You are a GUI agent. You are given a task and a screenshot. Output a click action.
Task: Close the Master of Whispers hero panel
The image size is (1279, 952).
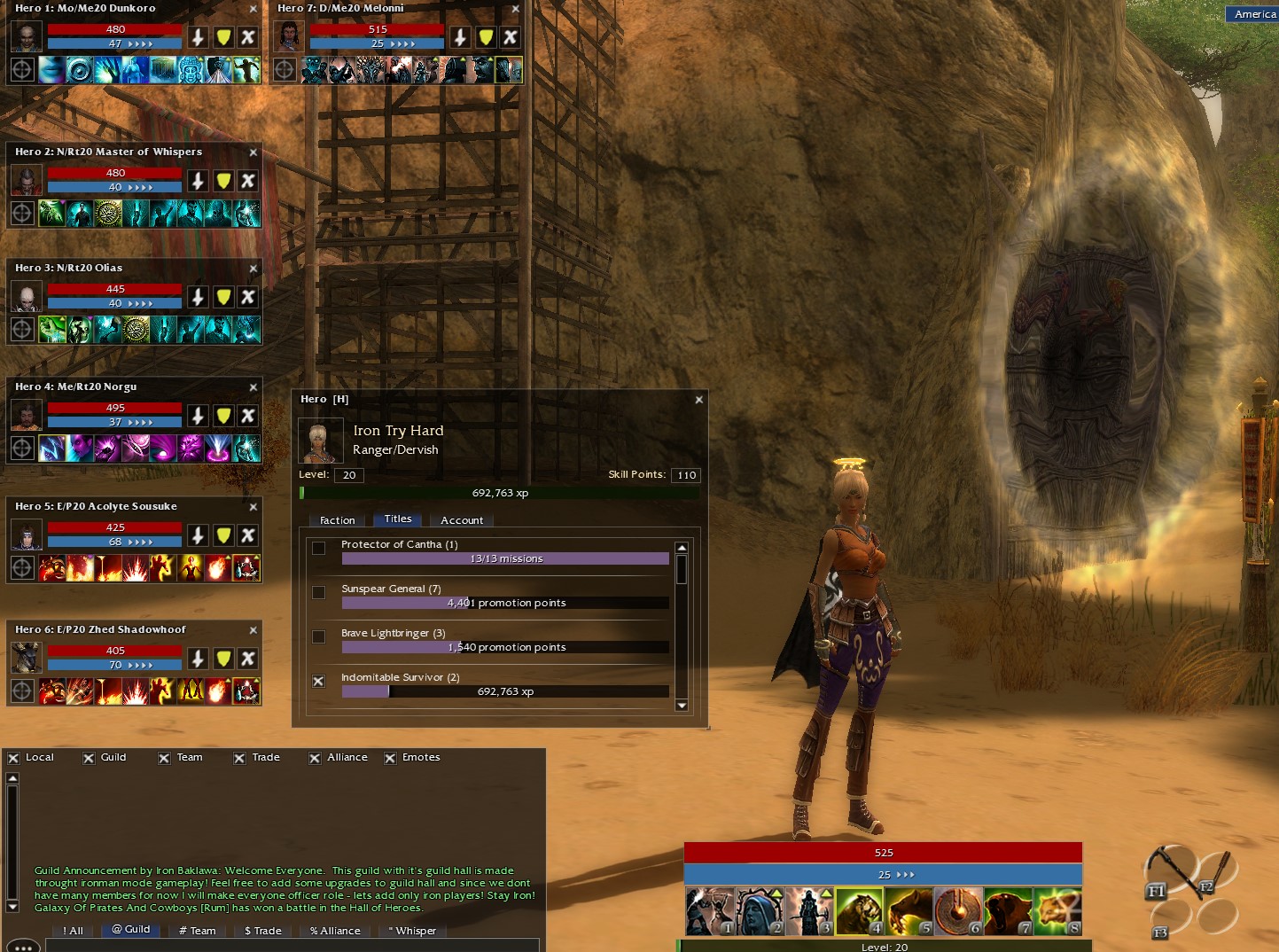coord(253,152)
